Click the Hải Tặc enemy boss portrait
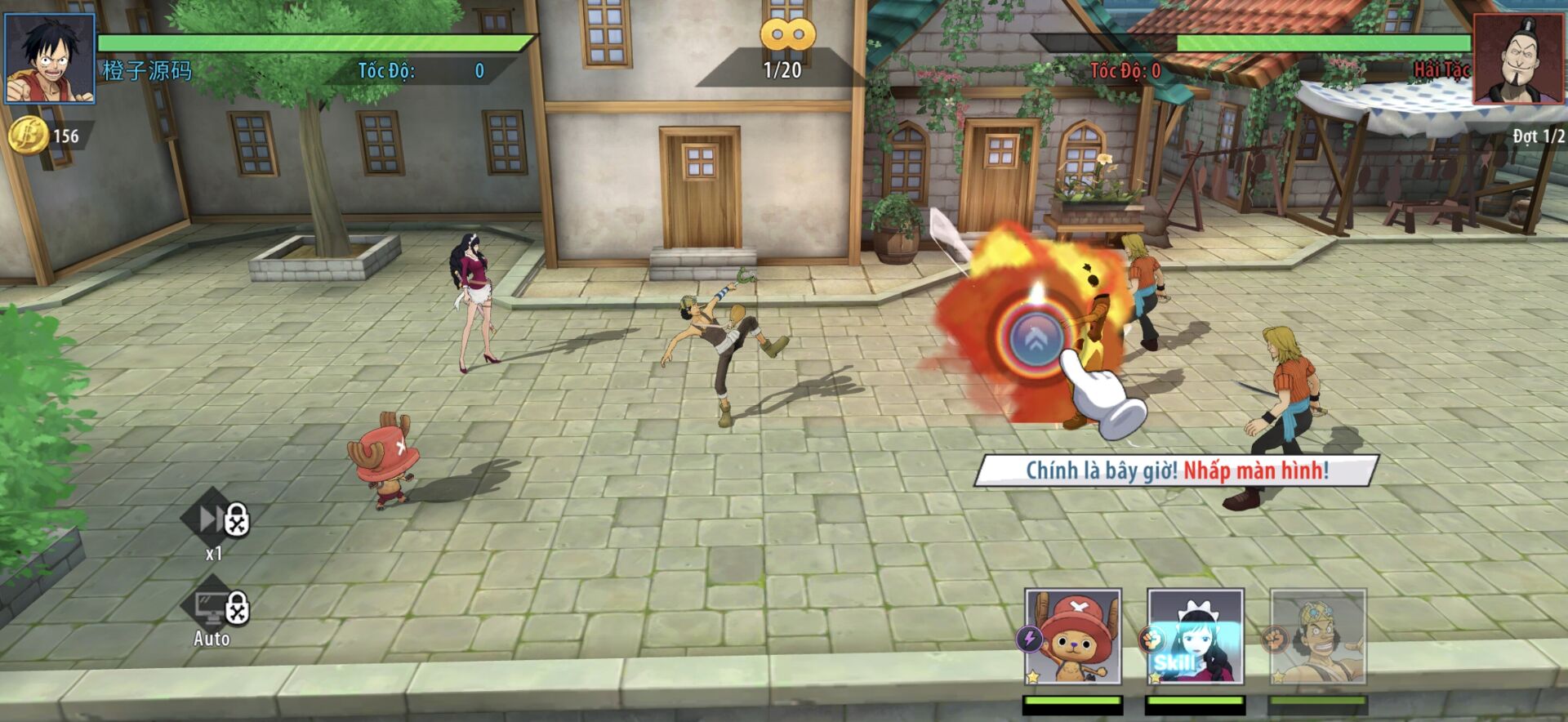Screen dimensions: 1568x722 [x=1519, y=58]
